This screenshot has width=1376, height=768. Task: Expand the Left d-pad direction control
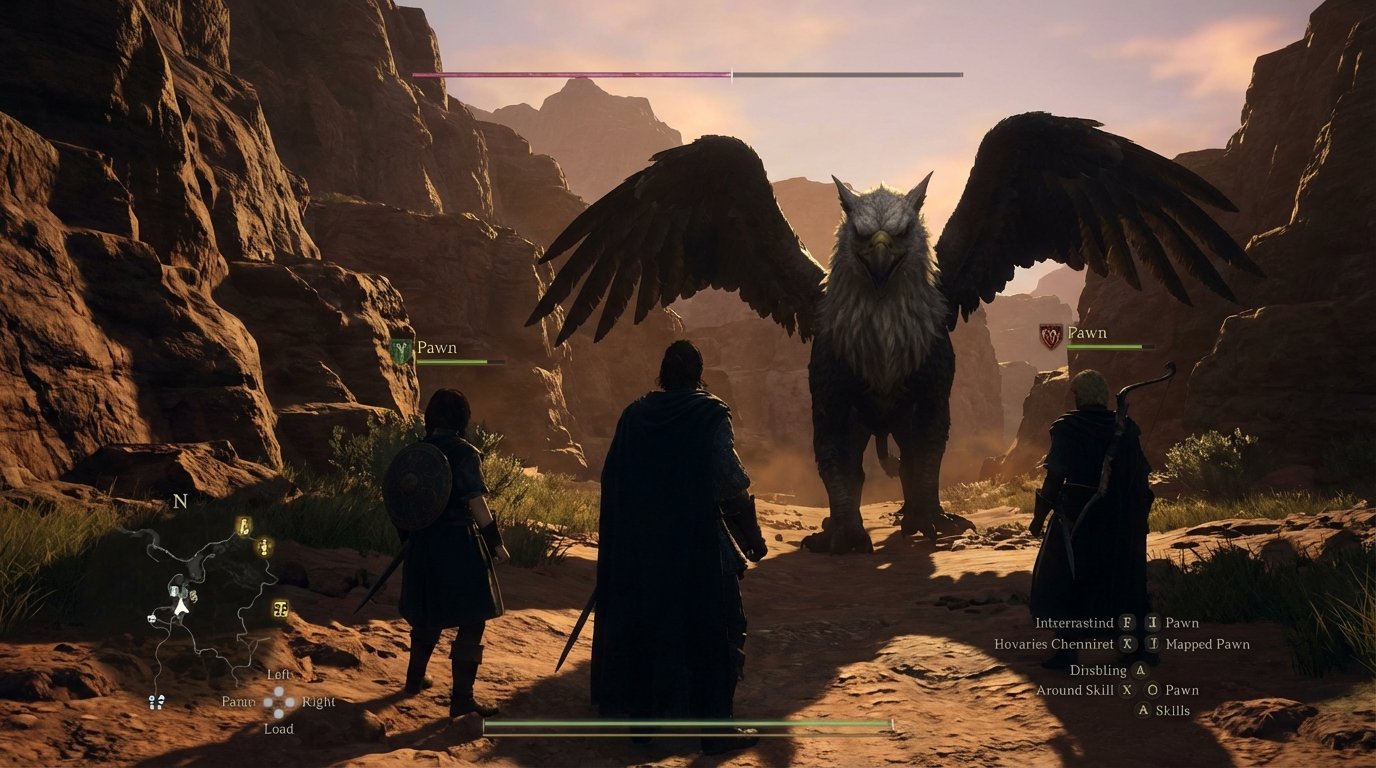(x=276, y=674)
